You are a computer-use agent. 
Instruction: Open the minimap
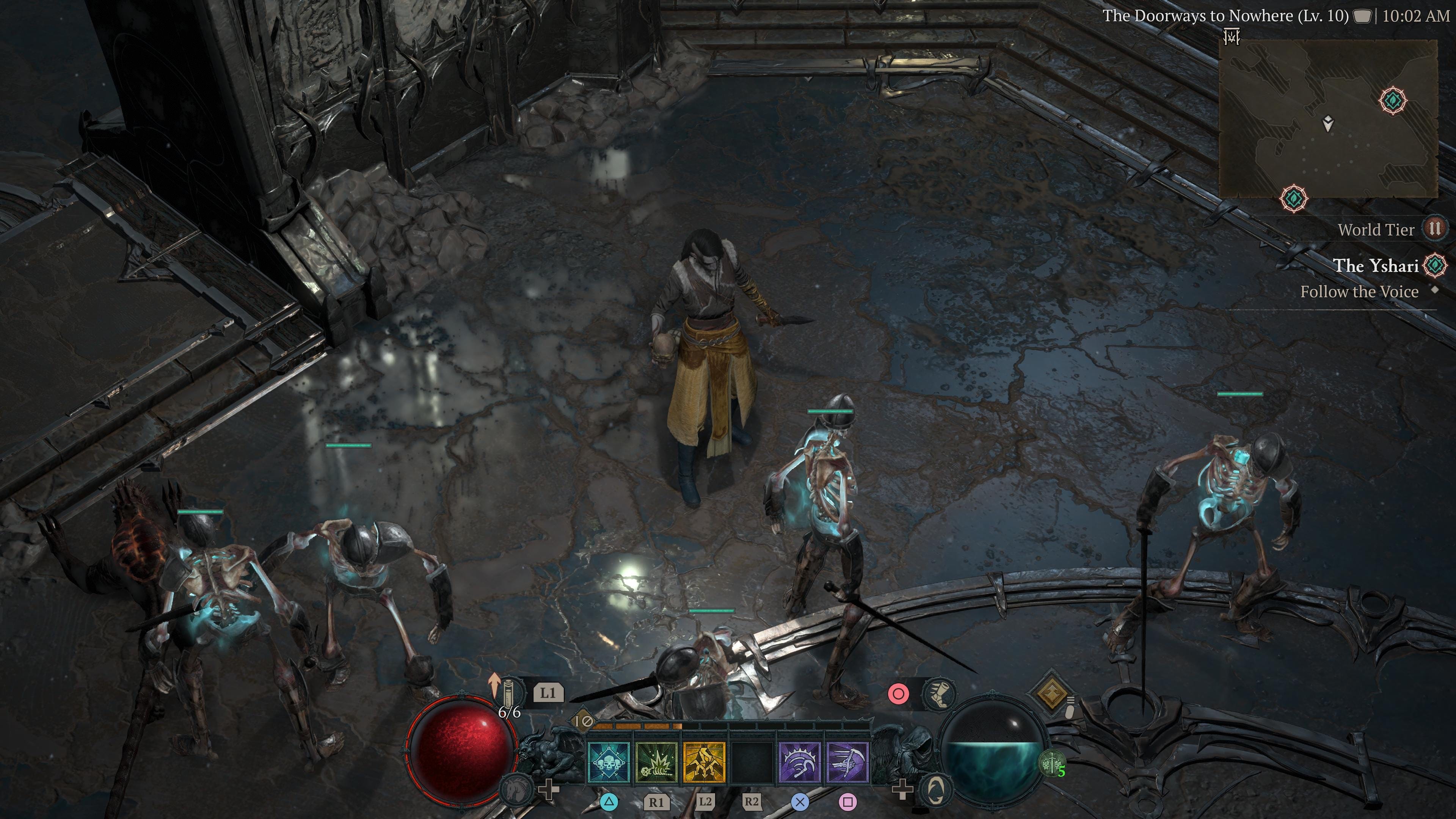tap(1328, 119)
